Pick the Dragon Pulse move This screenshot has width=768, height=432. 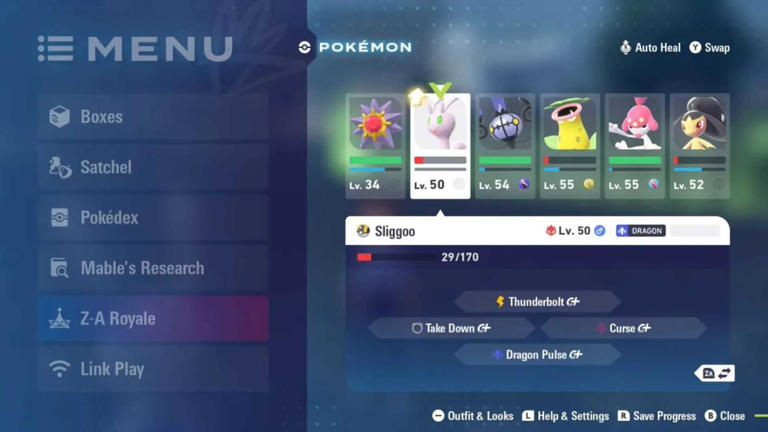point(538,355)
